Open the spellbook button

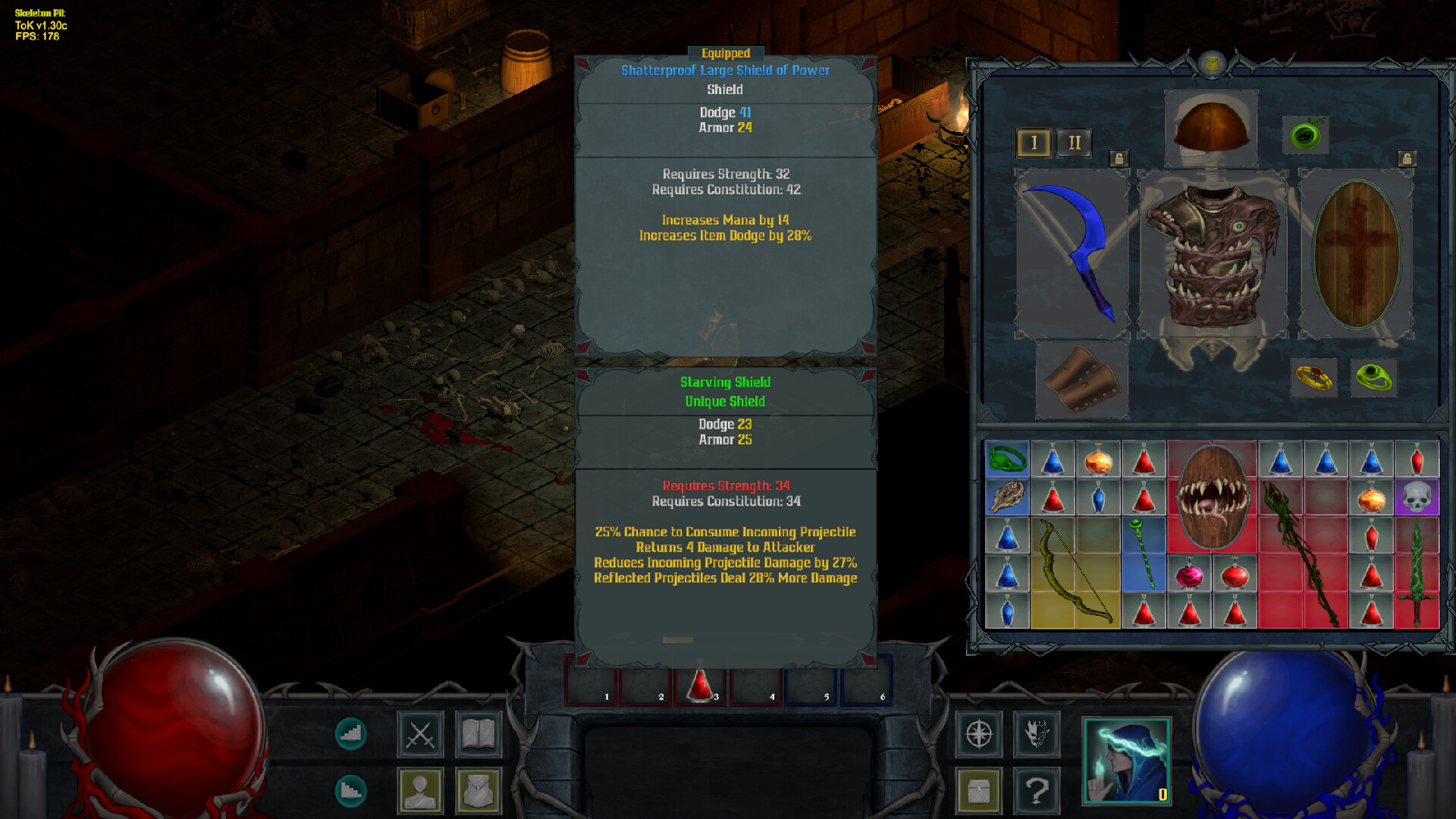(x=479, y=734)
